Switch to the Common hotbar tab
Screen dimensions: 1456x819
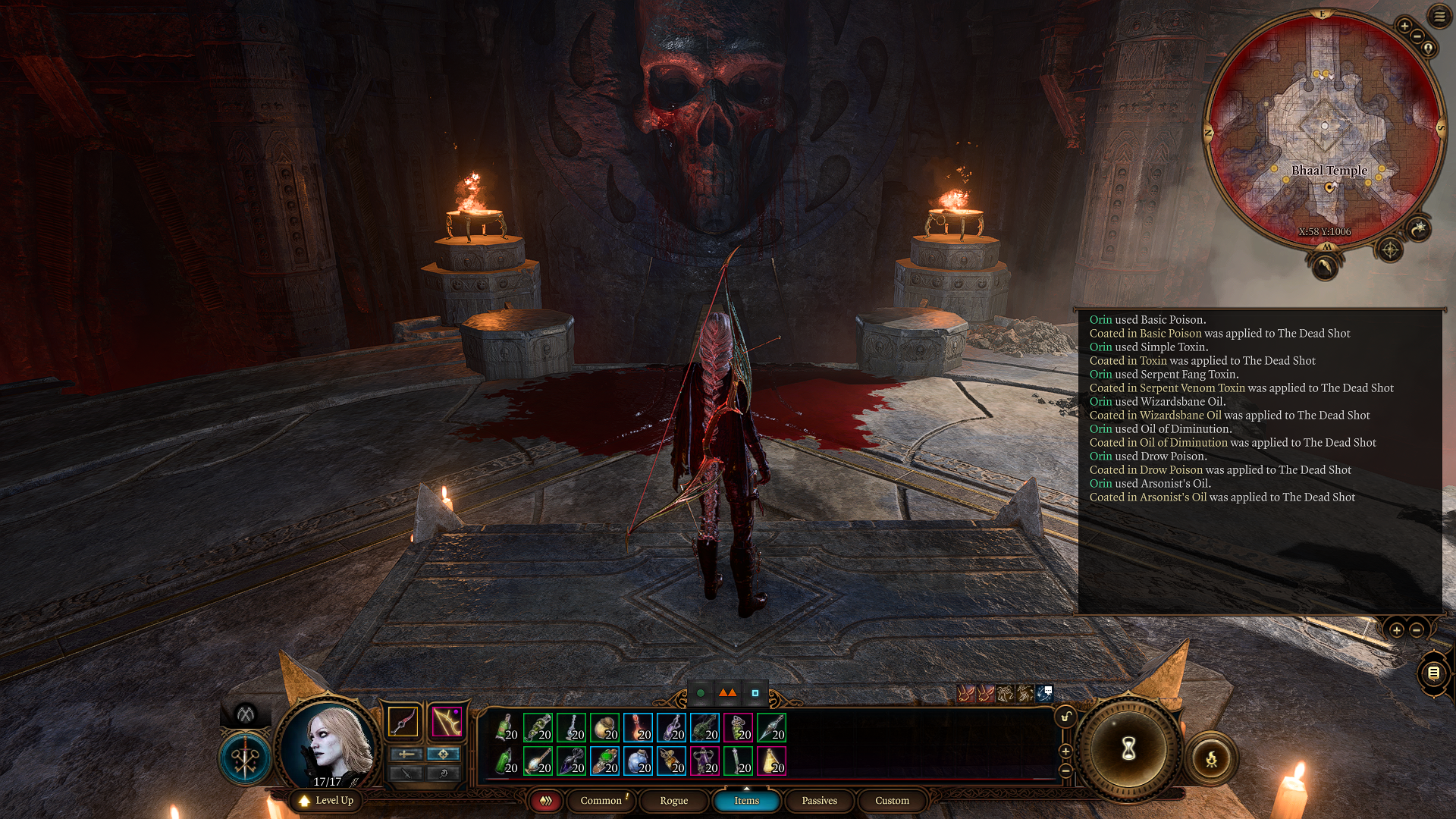click(601, 801)
